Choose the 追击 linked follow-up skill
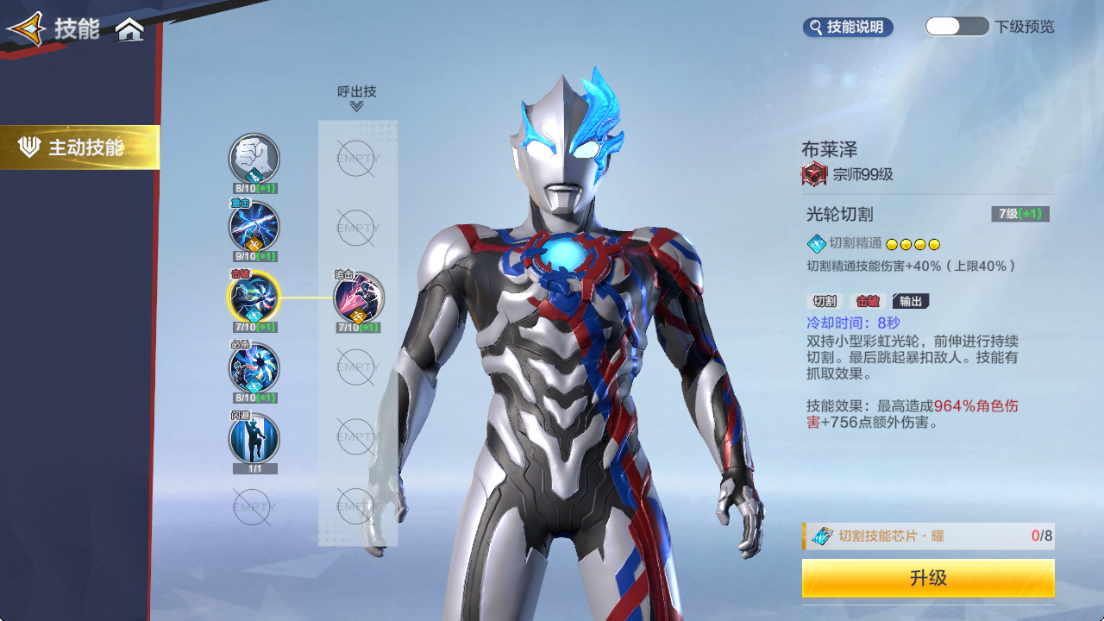The image size is (1104, 621). (x=358, y=297)
